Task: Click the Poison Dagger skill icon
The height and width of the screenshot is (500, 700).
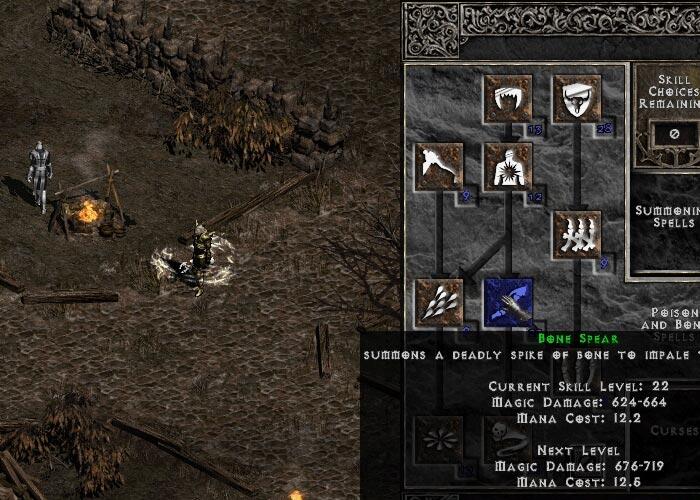Action: (x=438, y=166)
